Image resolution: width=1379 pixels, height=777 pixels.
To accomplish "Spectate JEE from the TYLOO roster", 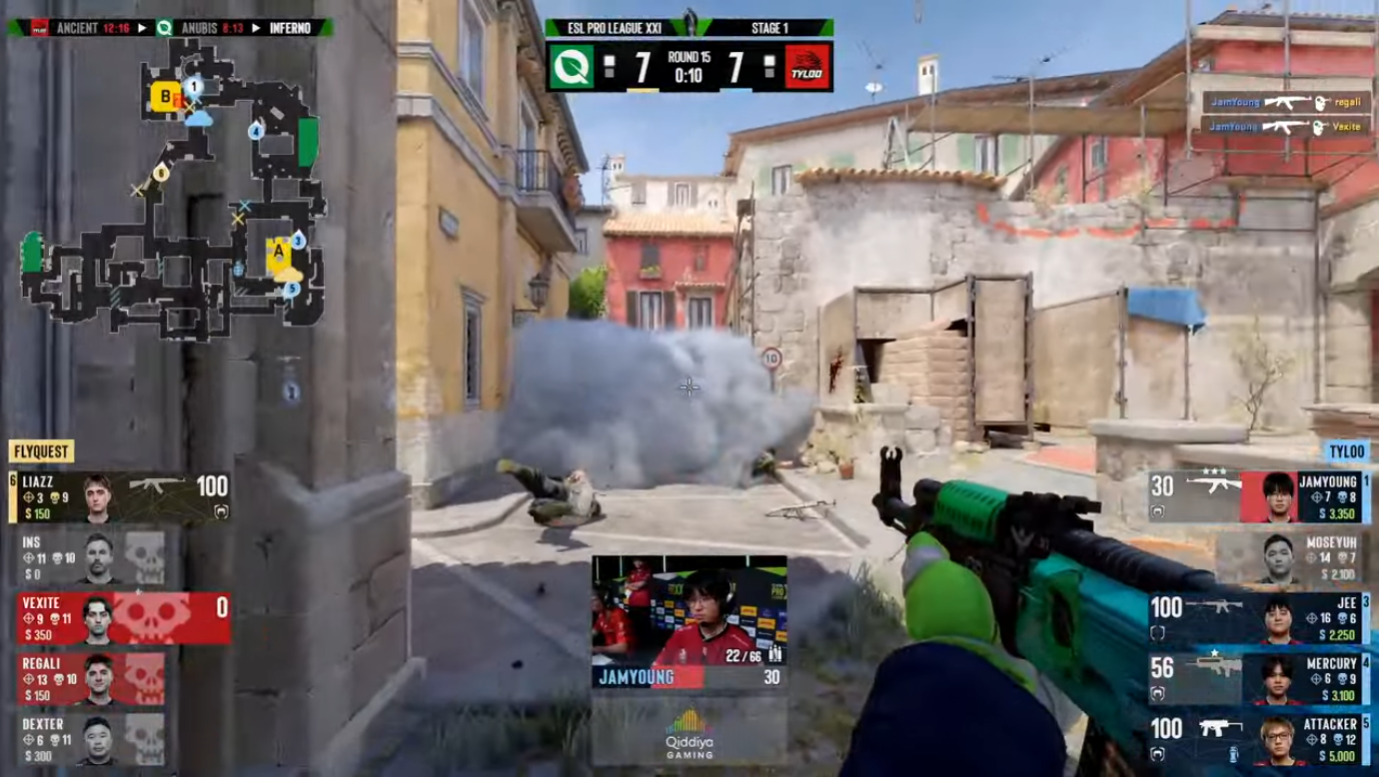I will coord(1260,619).
